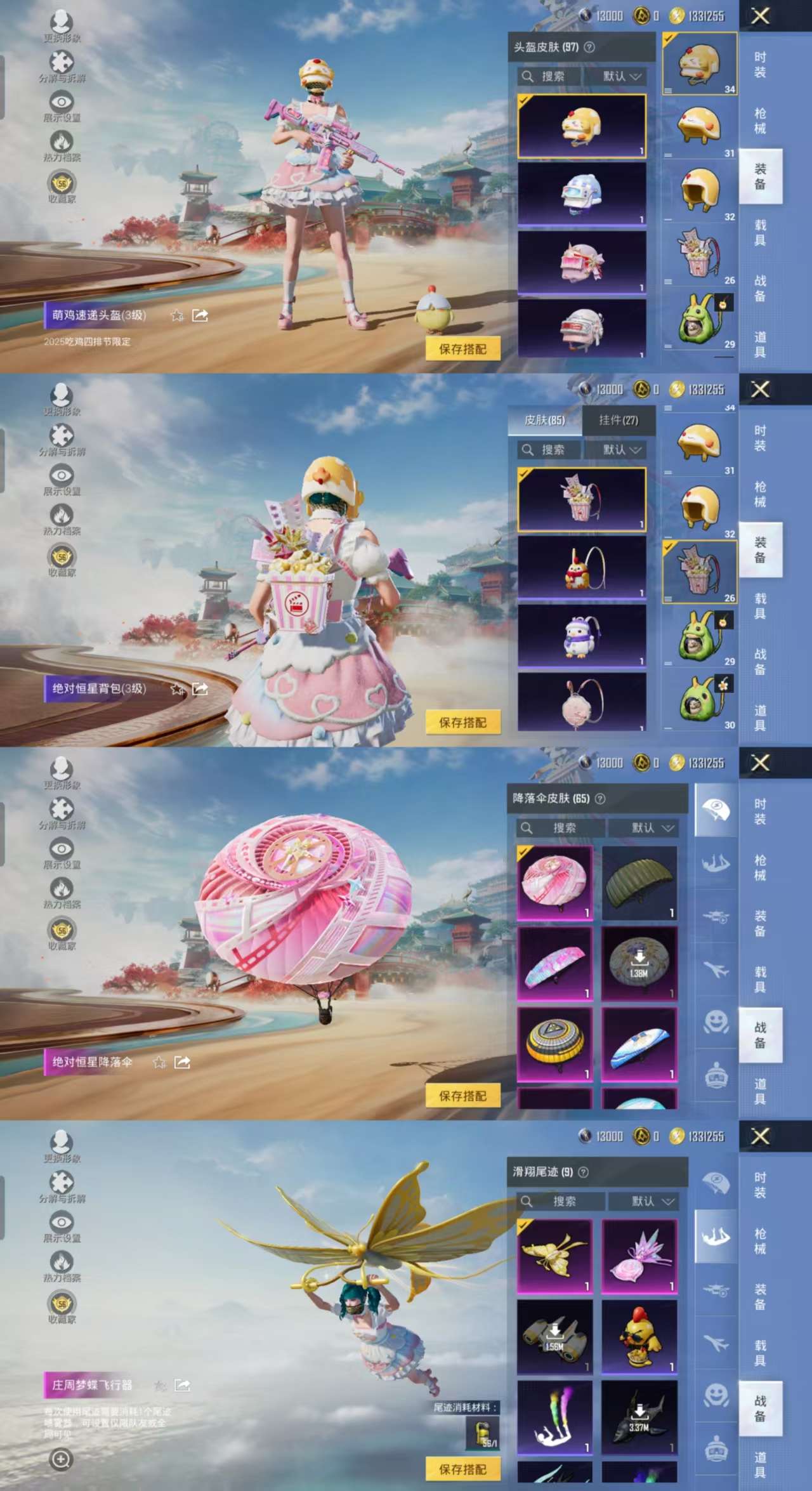Choose the purple penguin backpack skin
812x1491 pixels.
click(x=582, y=636)
